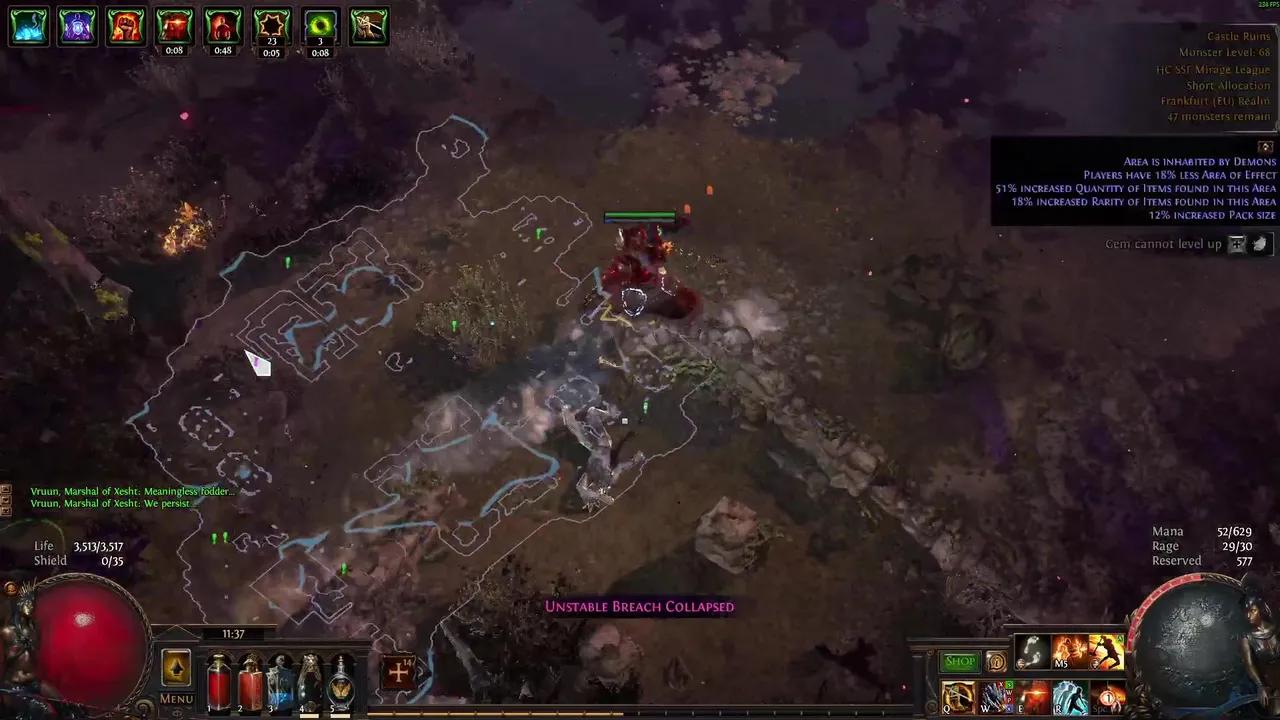
Task: Click the green Shop button
Action: (x=959, y=661)
